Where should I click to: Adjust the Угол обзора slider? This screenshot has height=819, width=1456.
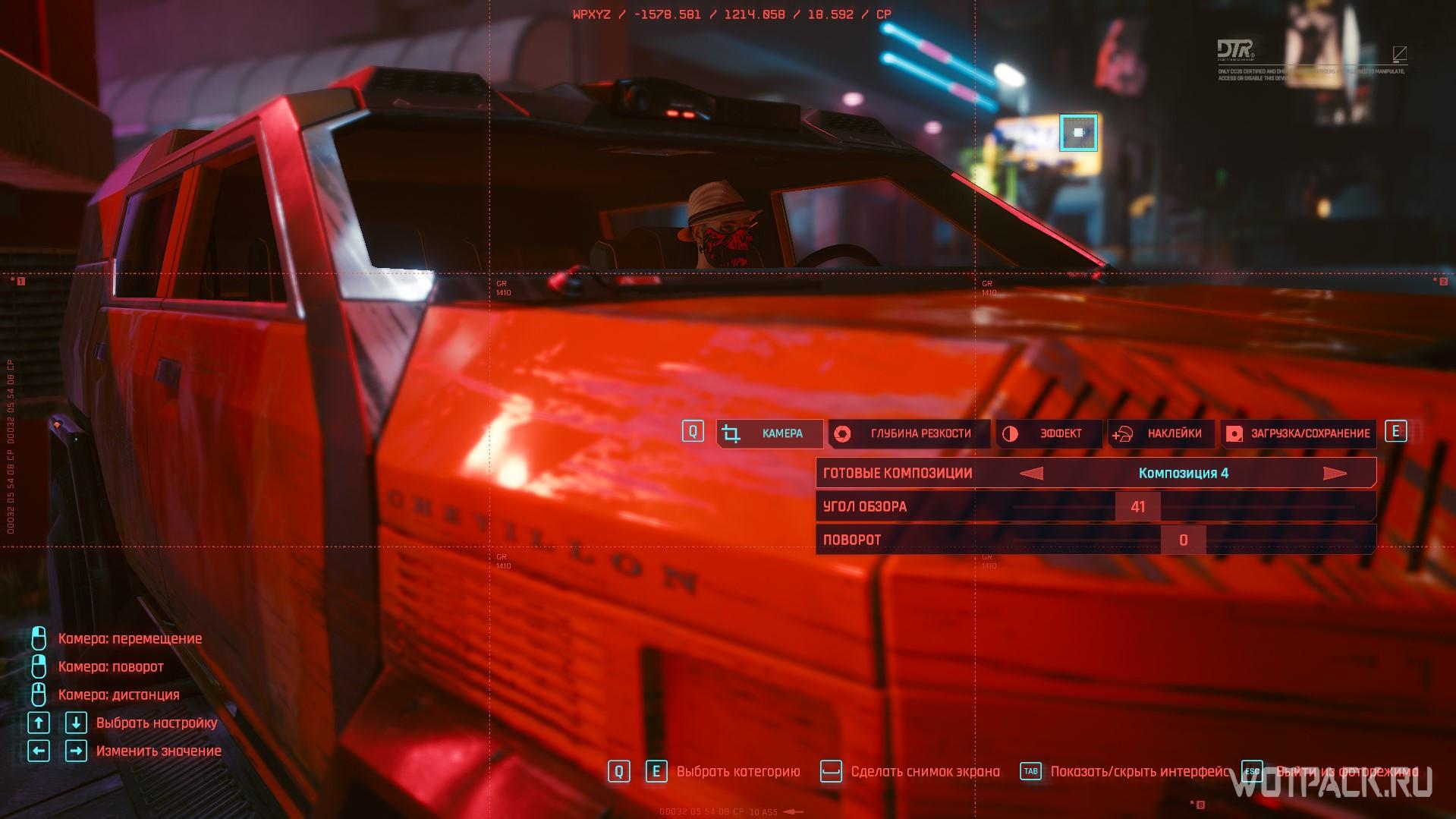point(1137,507)
